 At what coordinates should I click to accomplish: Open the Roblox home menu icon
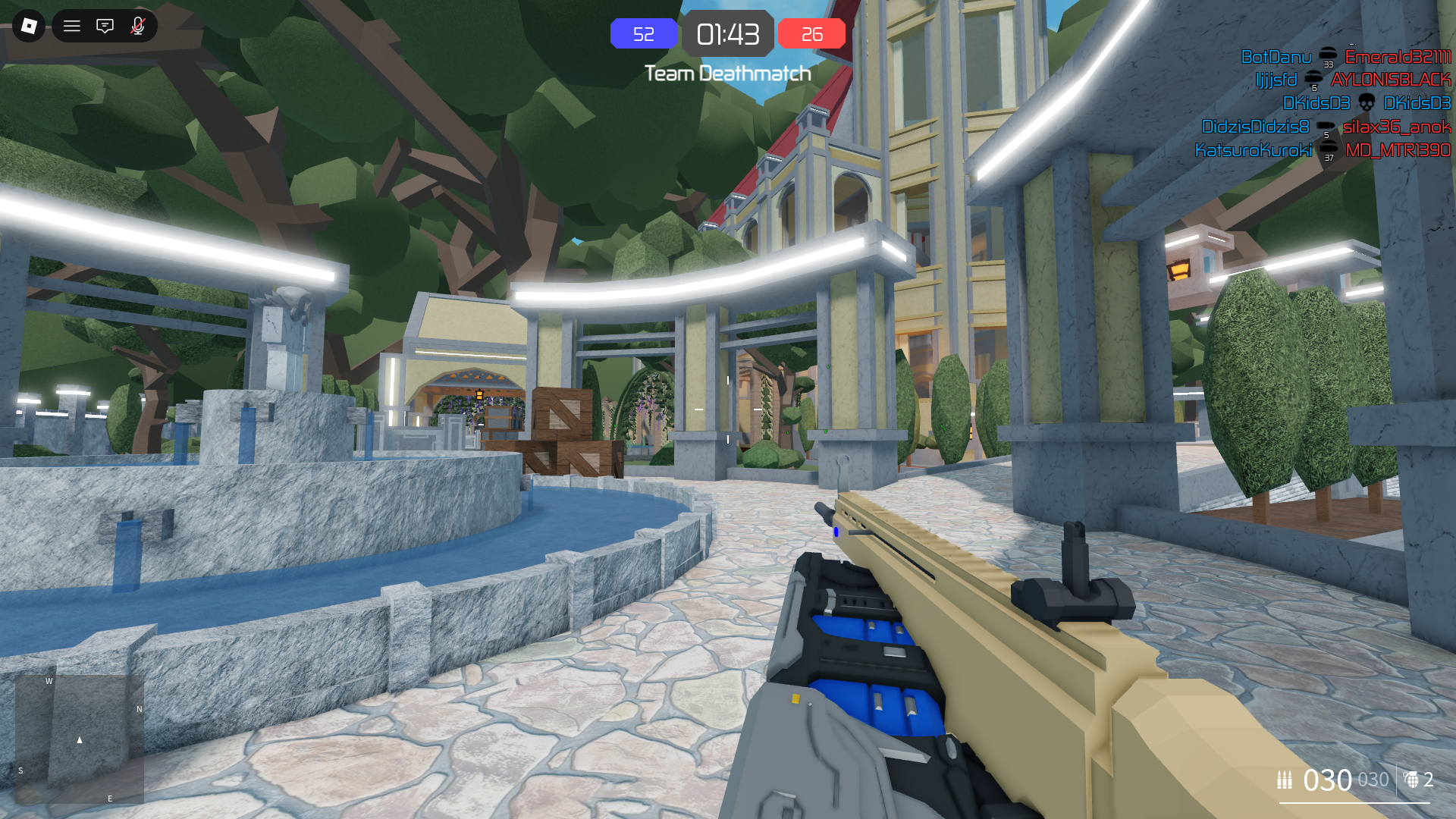(28, 25)
